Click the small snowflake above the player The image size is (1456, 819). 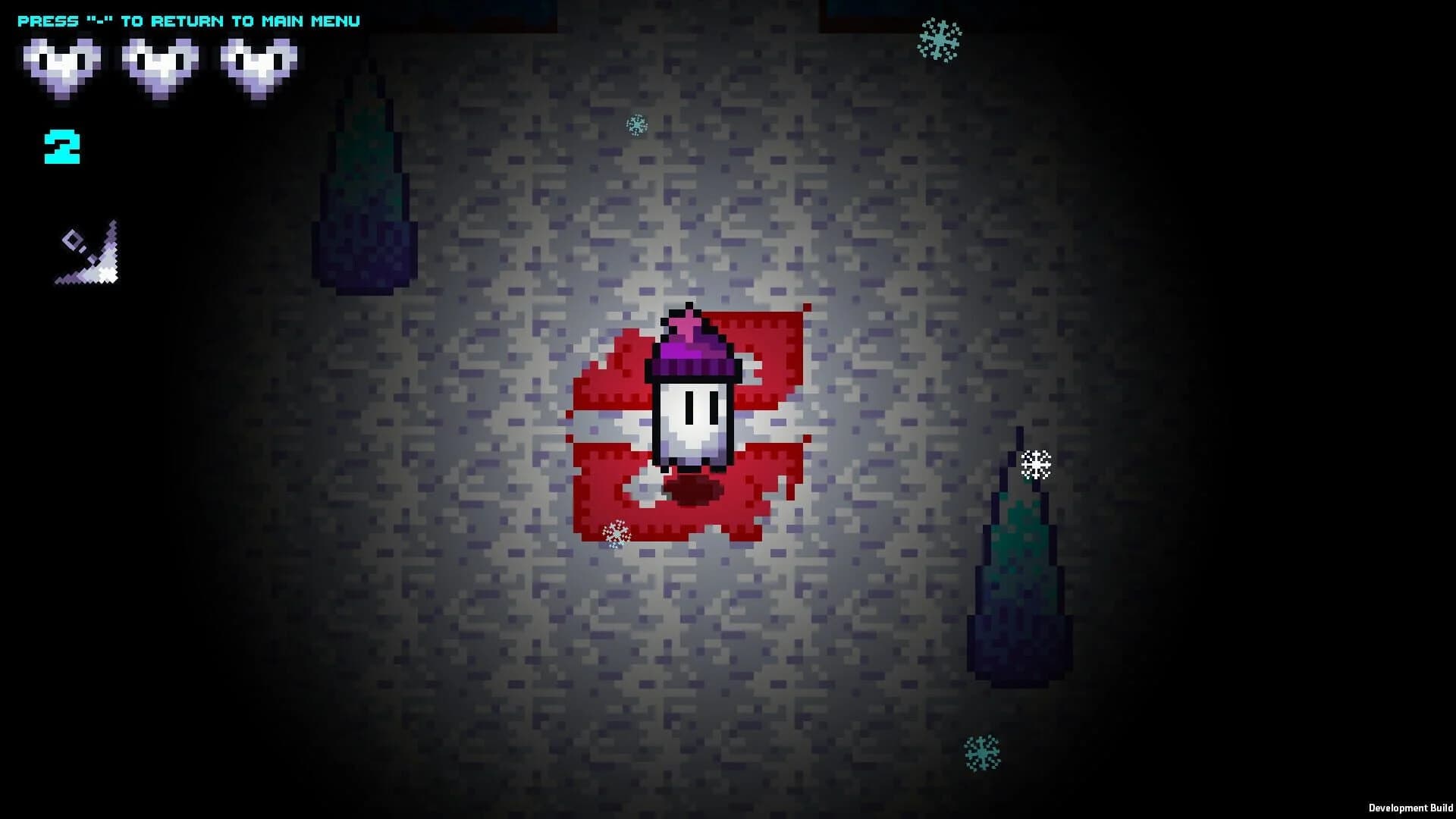635,124
